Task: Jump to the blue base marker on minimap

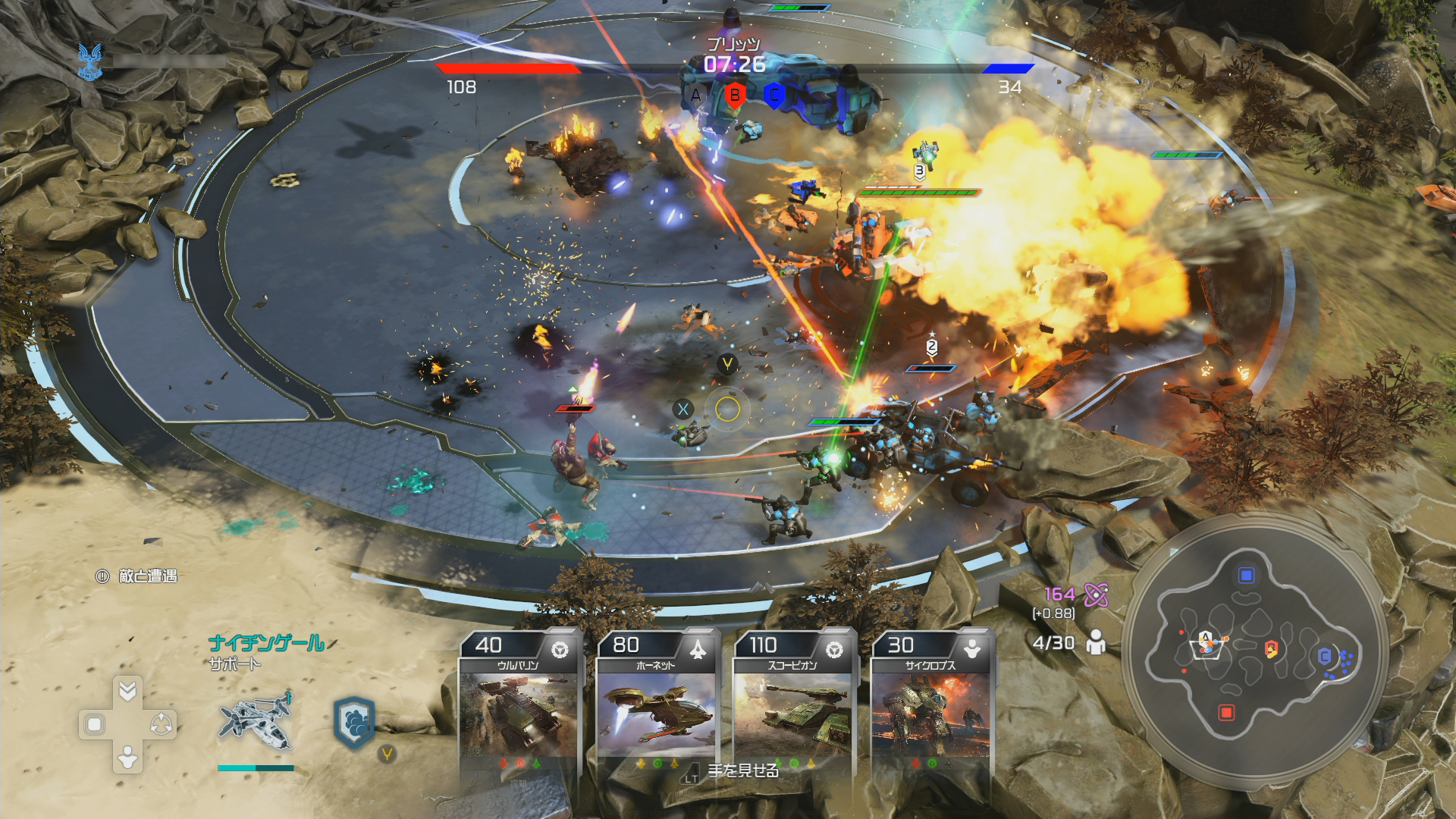Action: click(1246, 576)
